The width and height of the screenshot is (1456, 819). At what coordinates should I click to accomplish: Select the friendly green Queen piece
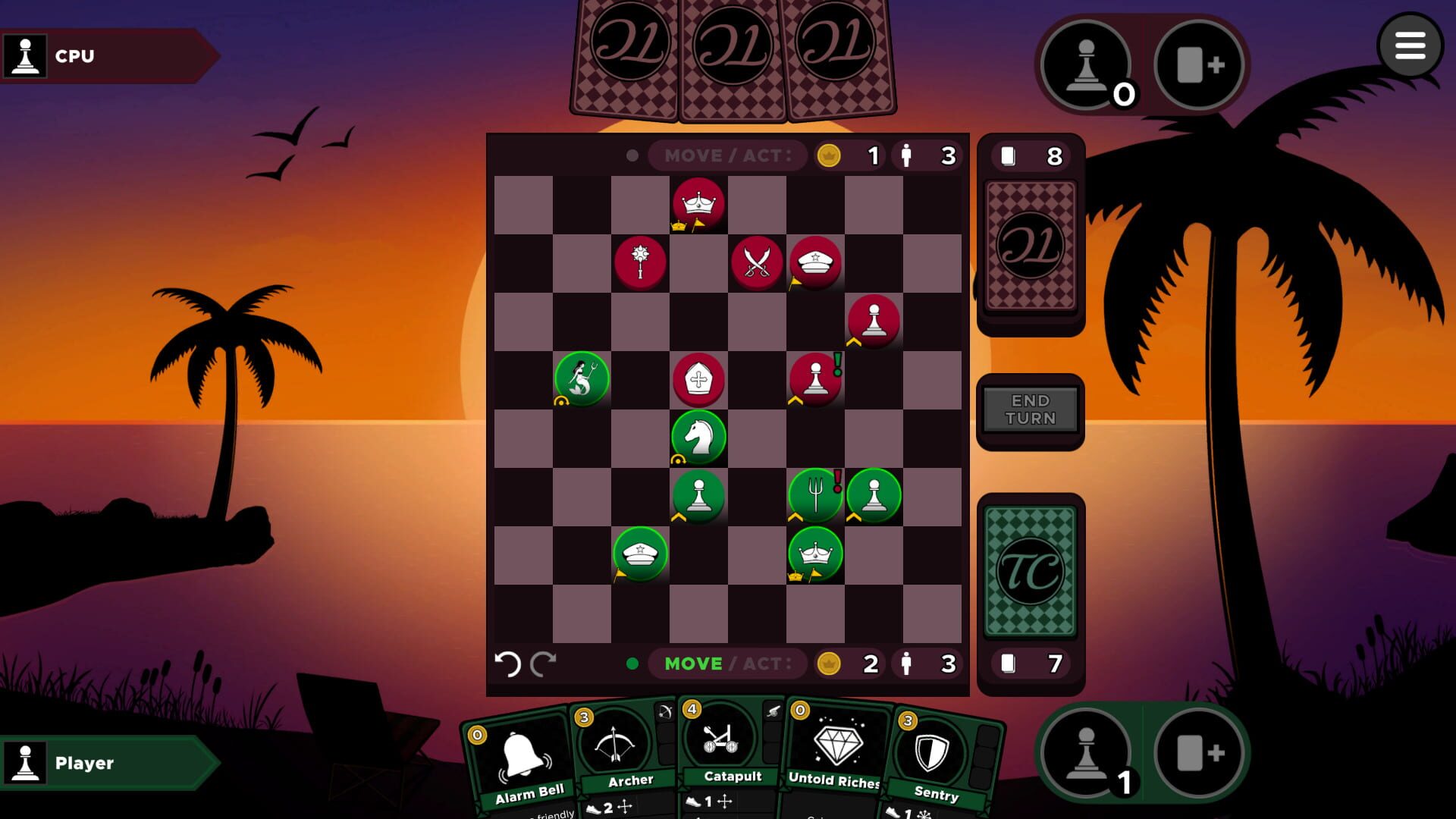click(x=817, y=554)
